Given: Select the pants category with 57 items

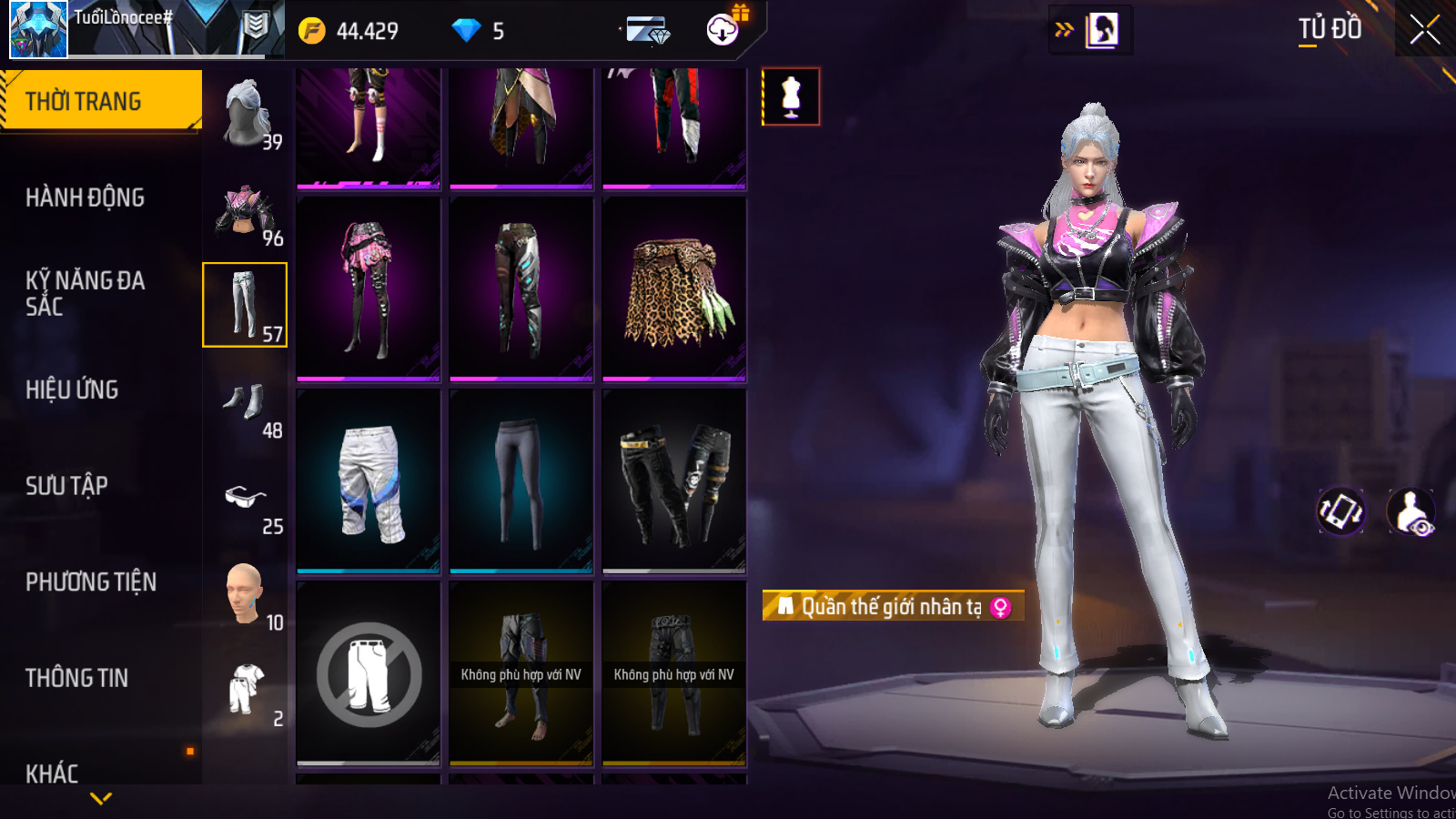Looking at the screenshot, I should click(x=245, y=305).
